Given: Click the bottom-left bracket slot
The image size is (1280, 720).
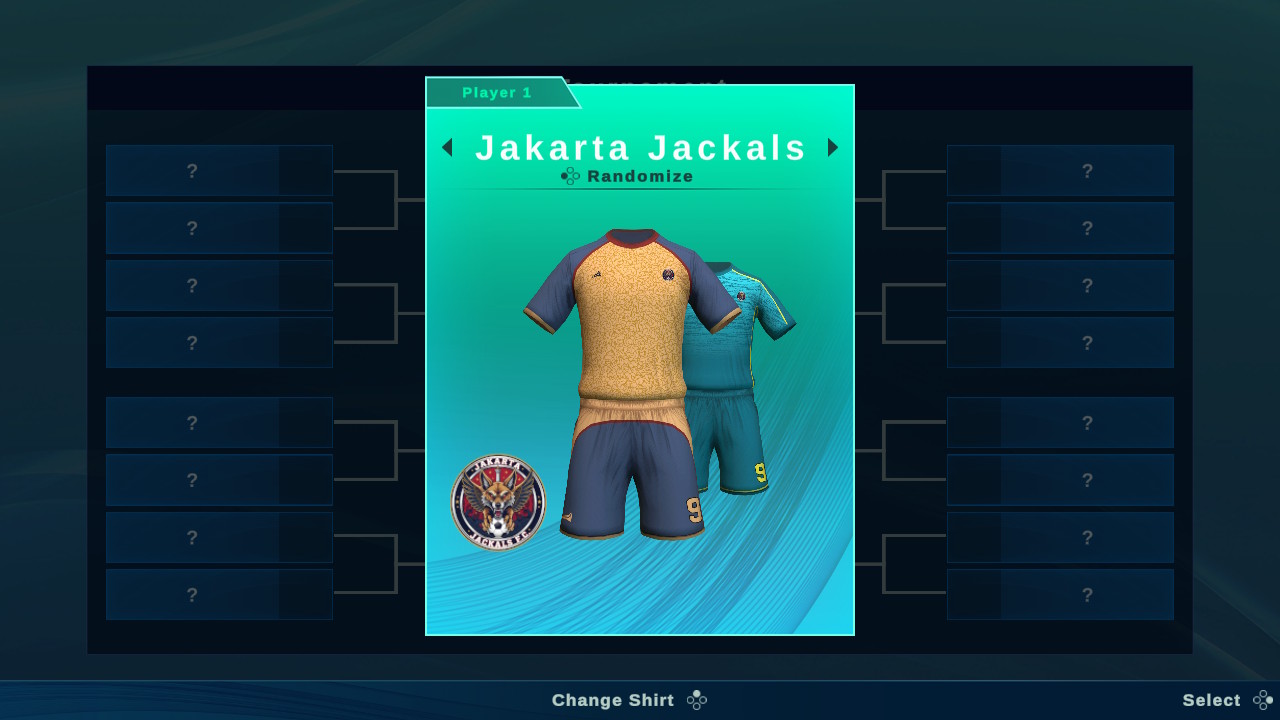Looking at the screenshot, I should click(191, 594).
